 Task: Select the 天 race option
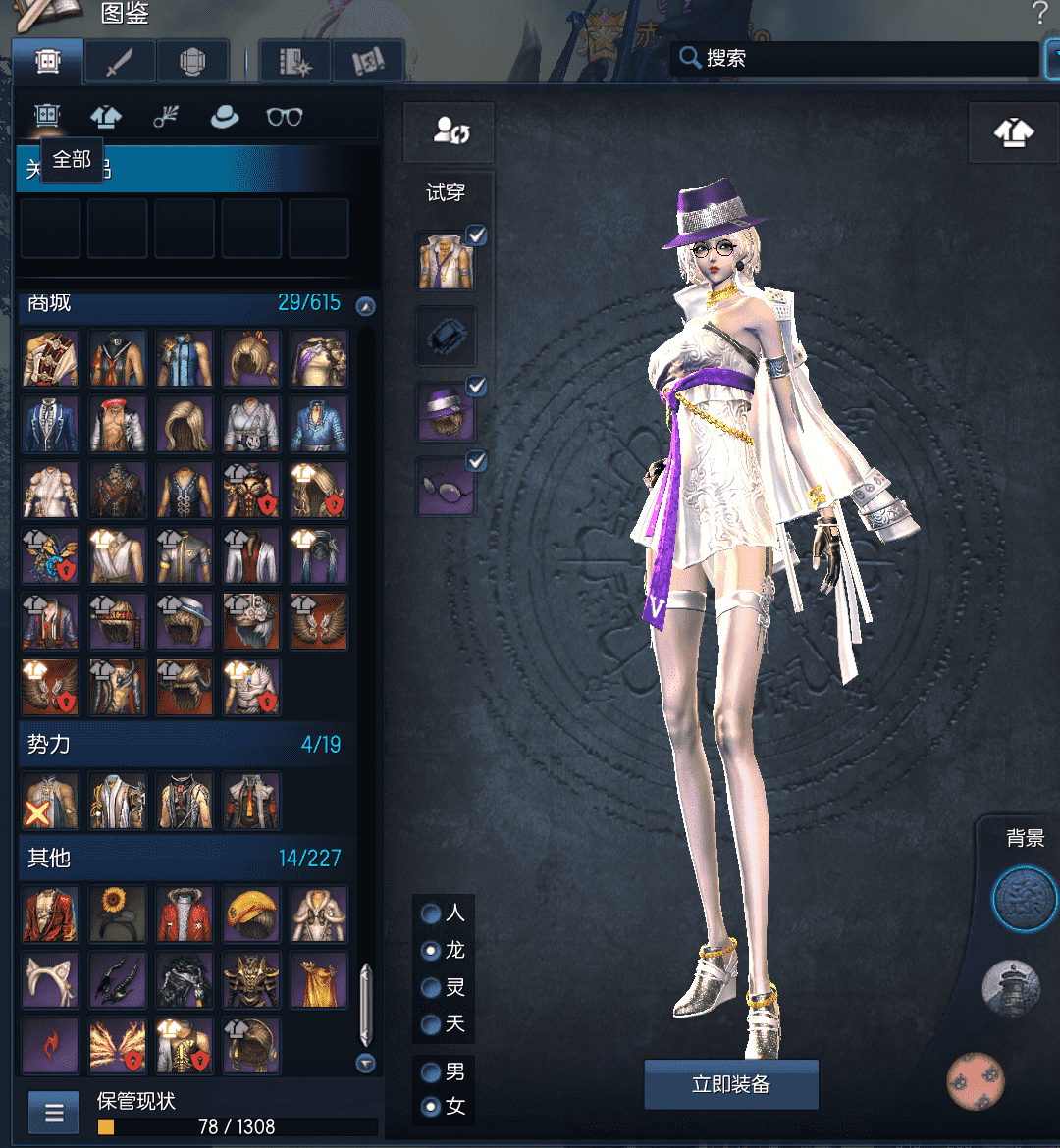point(431,1024)
